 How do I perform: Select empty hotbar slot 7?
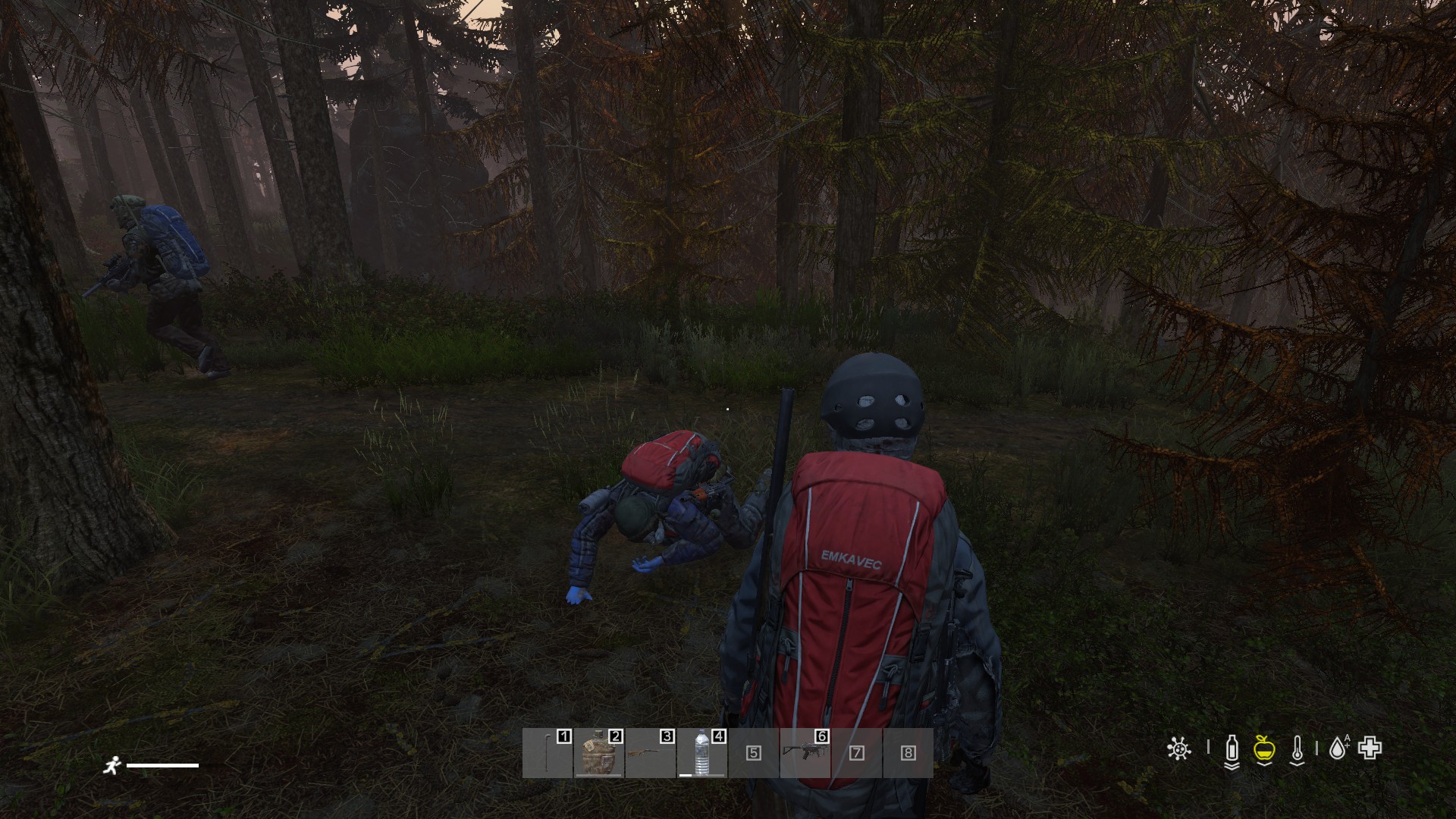[x=856, y=753]
